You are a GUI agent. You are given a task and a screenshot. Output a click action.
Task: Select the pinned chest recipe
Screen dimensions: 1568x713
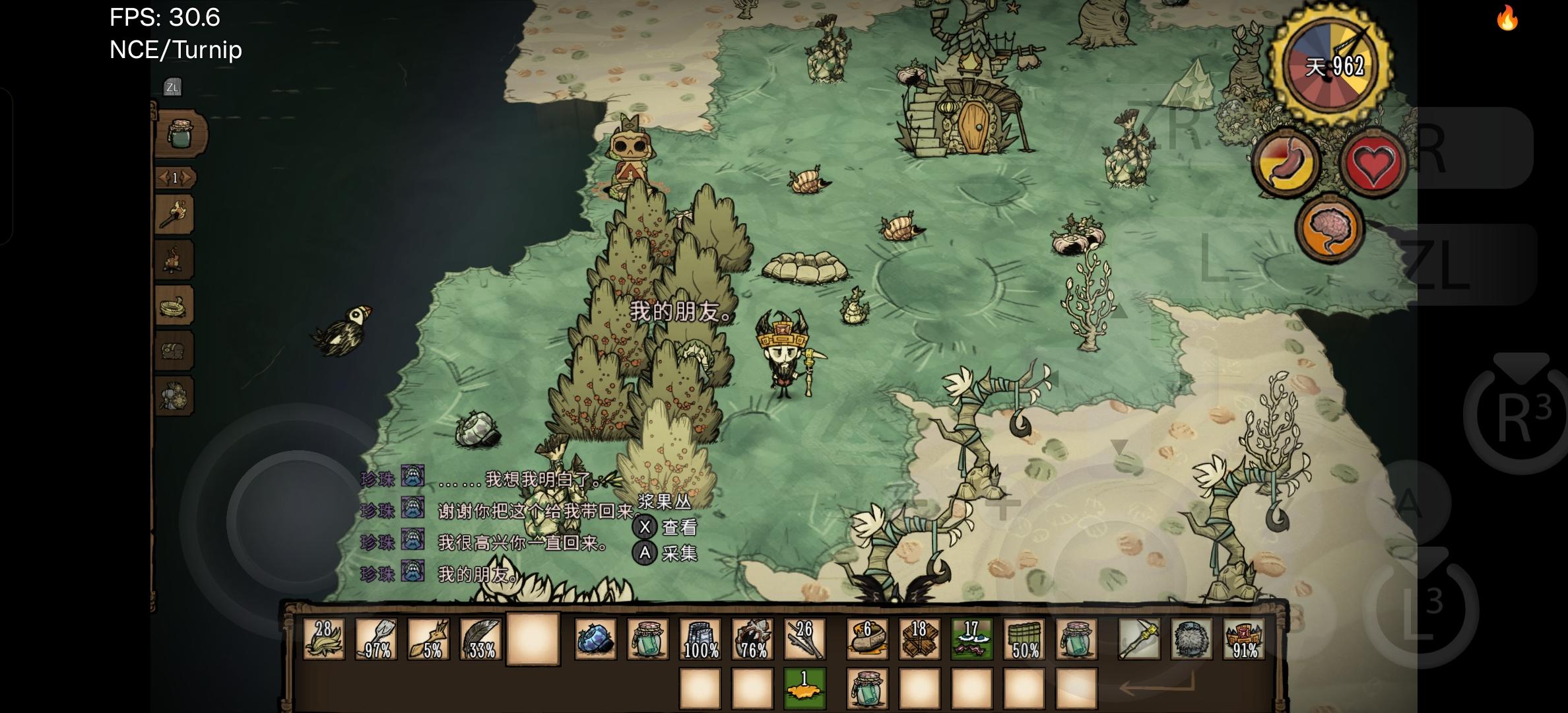click(175, 351)
